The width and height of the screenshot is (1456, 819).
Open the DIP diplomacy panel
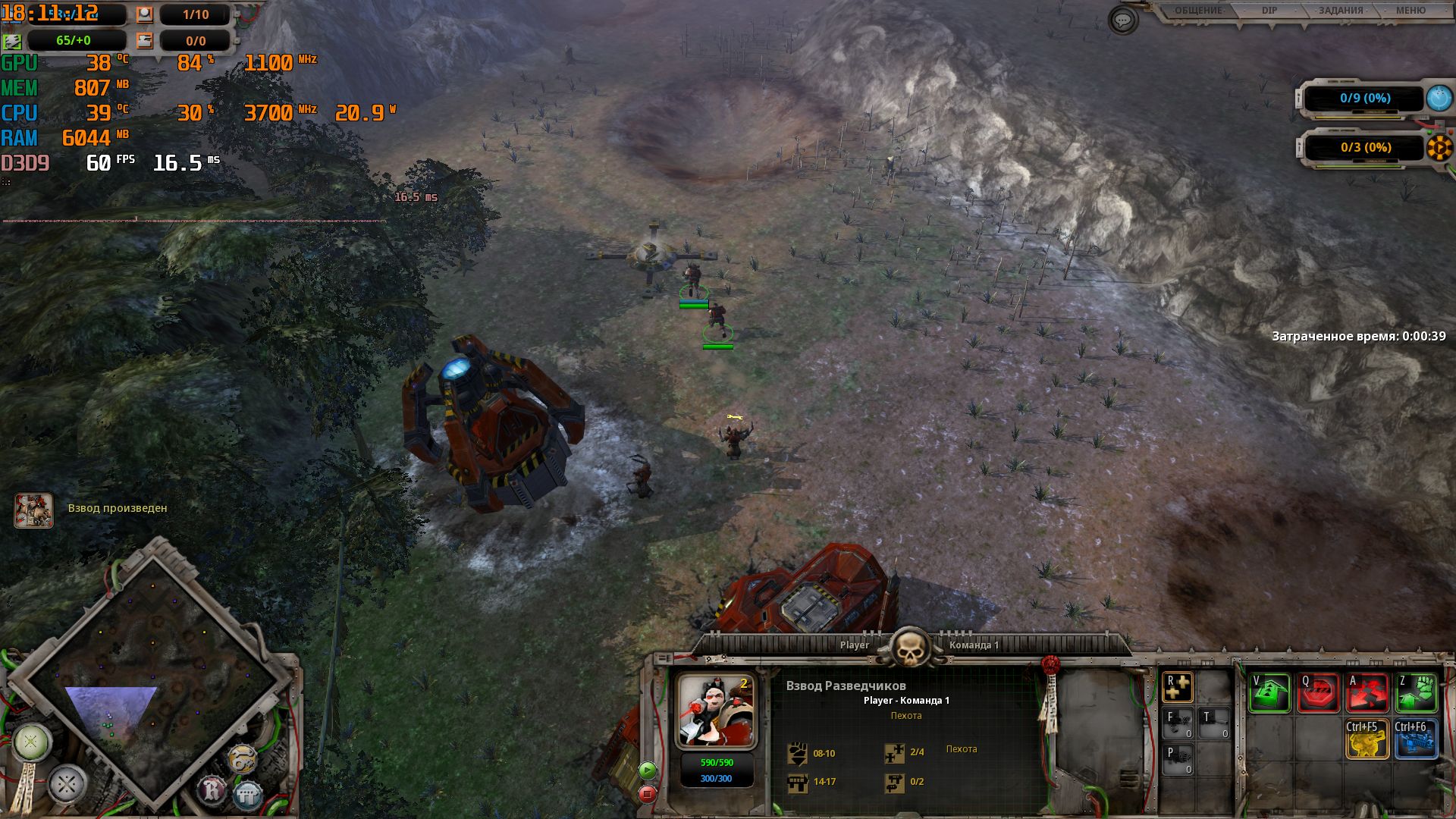(x=1269, y=11)
